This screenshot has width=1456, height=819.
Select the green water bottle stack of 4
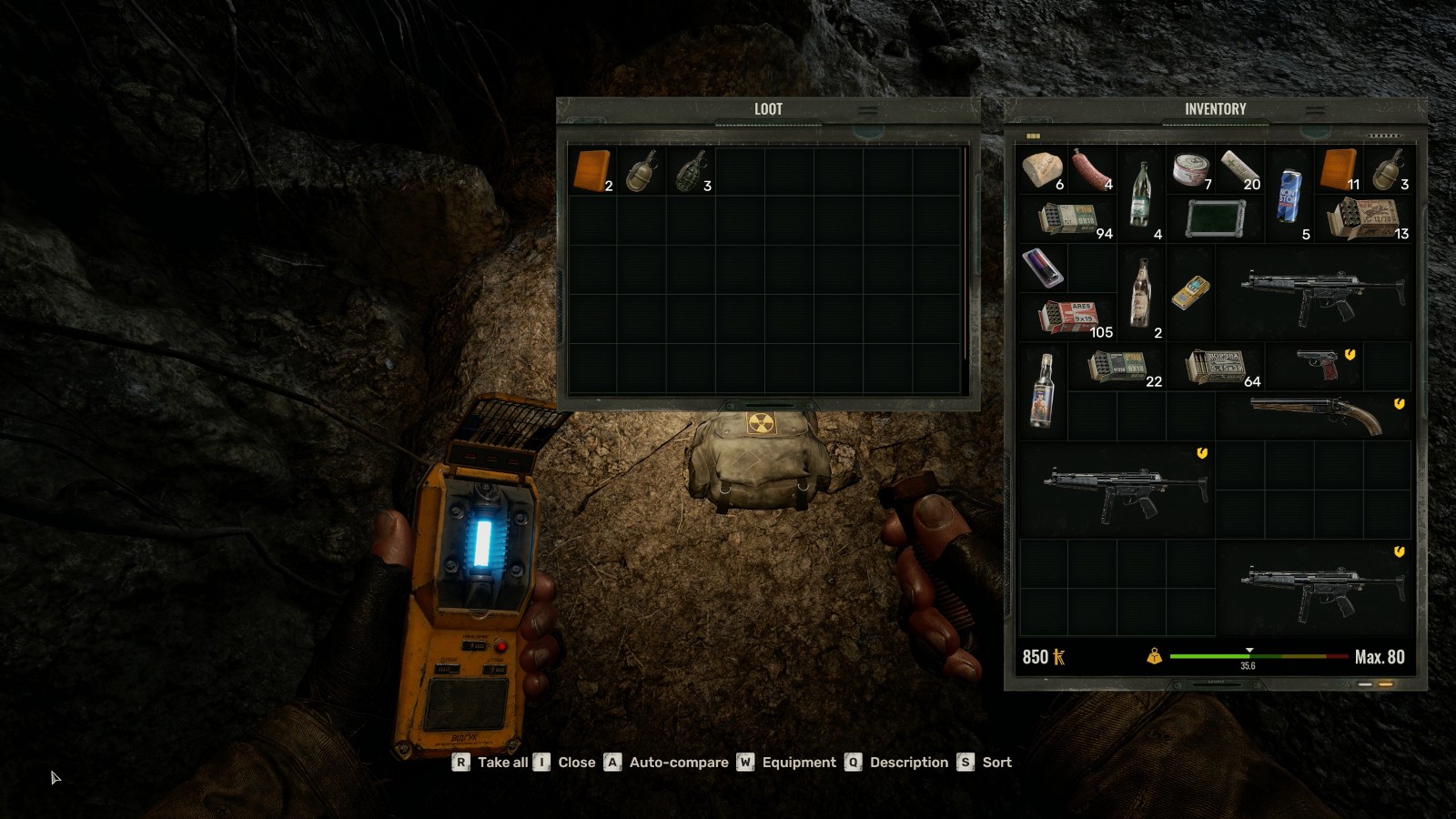(1140, 195)
